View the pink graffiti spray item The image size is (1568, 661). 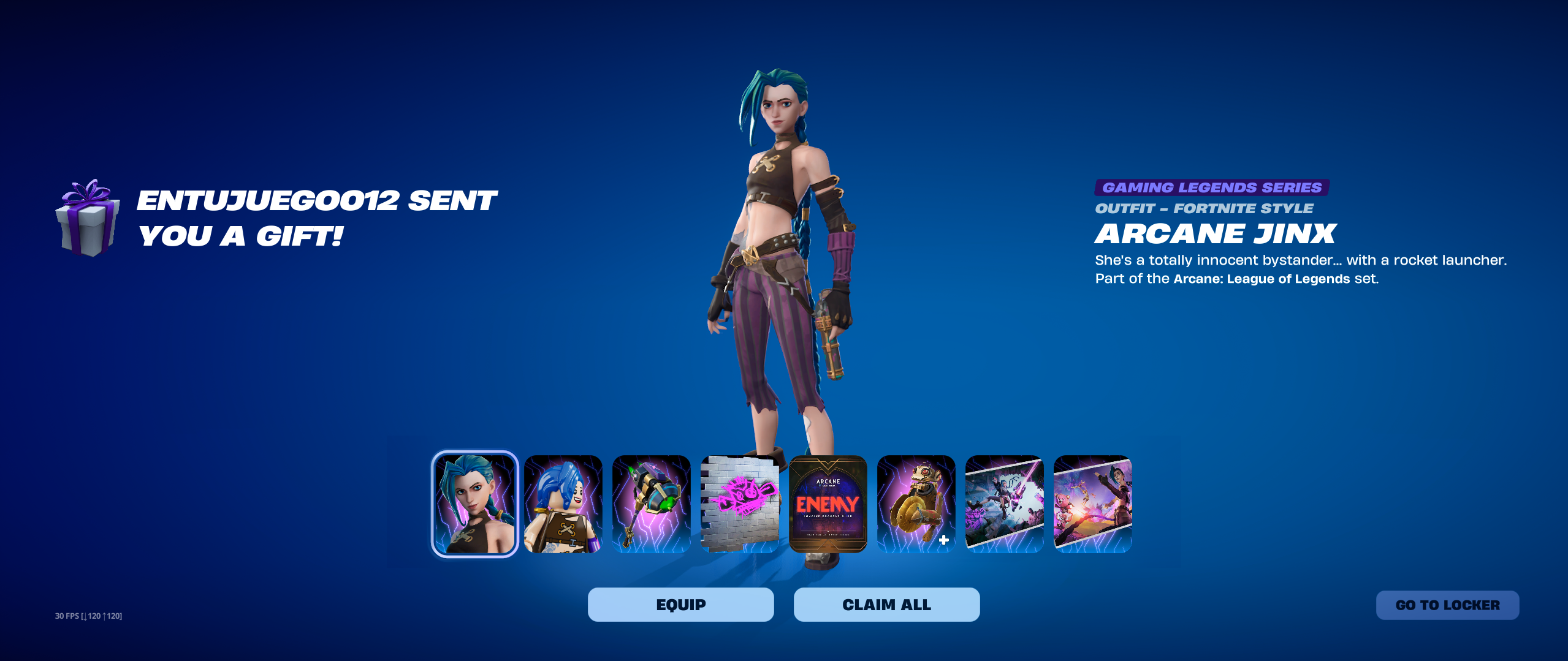click(740, 504)
